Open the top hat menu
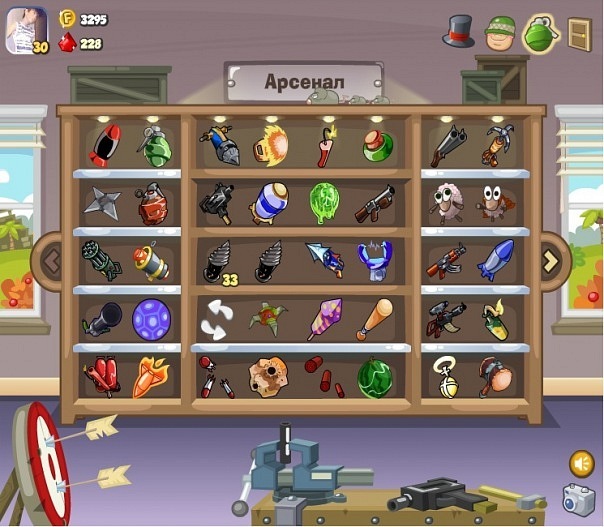 (459, 30)
